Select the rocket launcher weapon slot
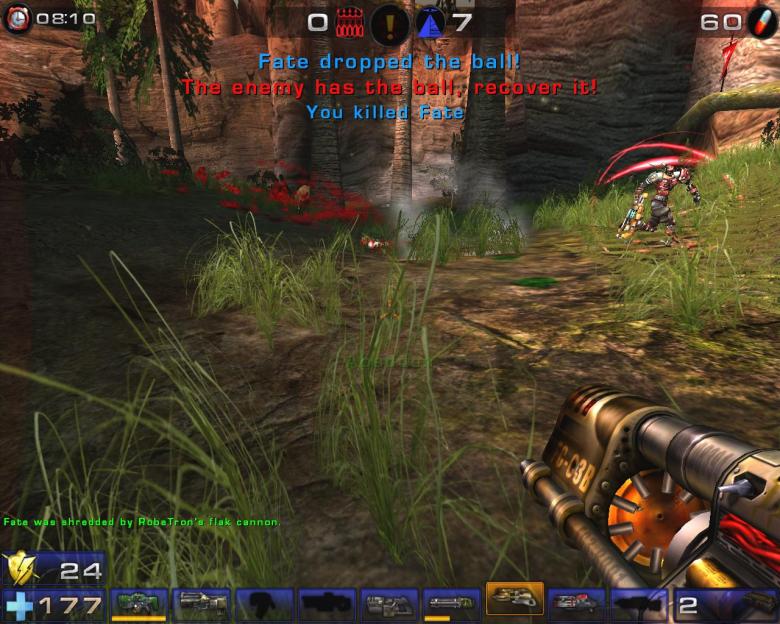 pyautogui.click(x=576, y=604)
